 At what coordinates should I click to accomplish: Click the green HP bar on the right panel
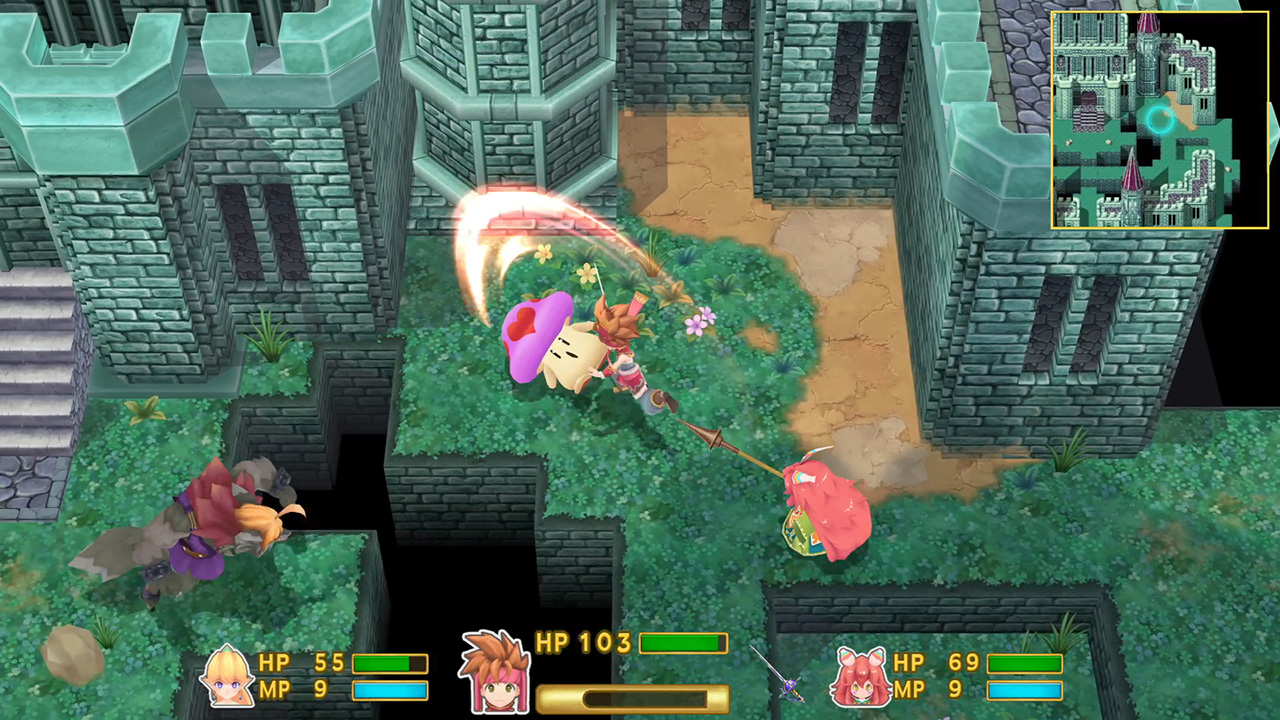[x=1027, y=662]
